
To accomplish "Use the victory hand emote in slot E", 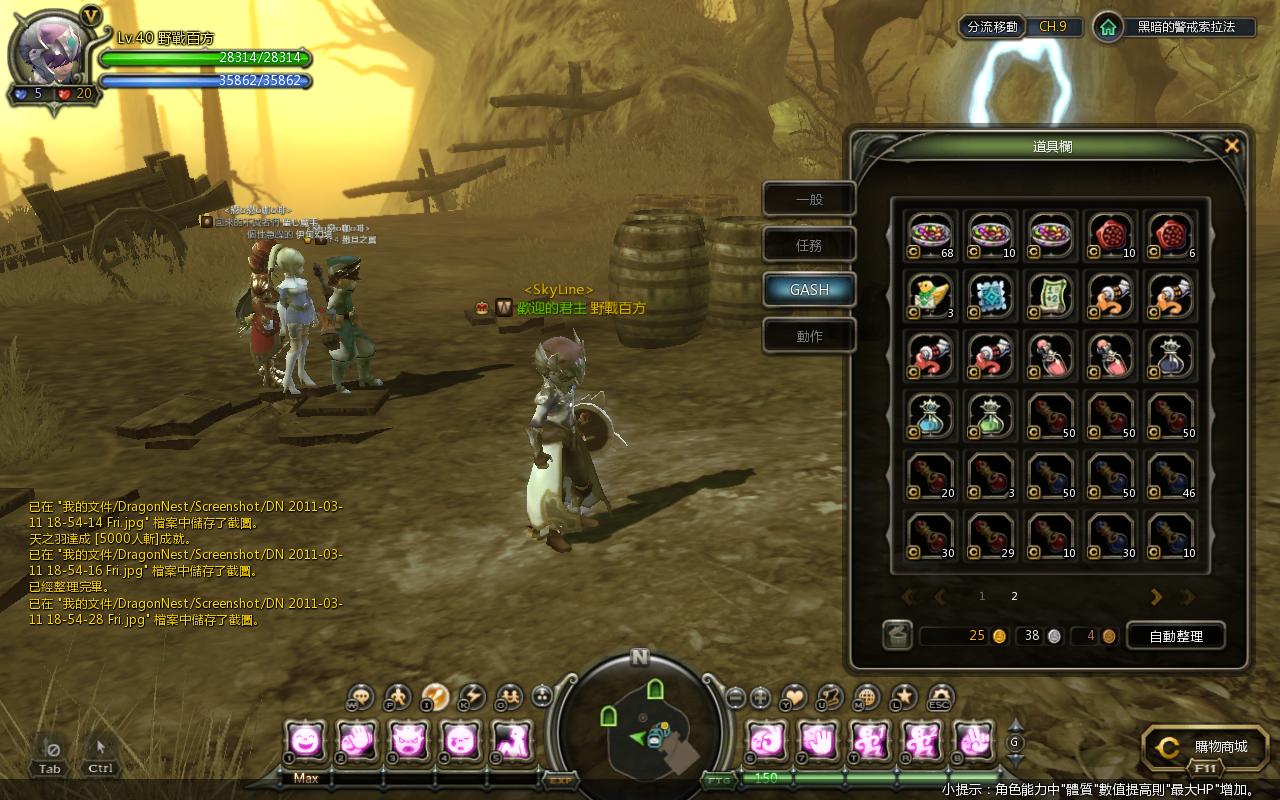I will 970,741.
